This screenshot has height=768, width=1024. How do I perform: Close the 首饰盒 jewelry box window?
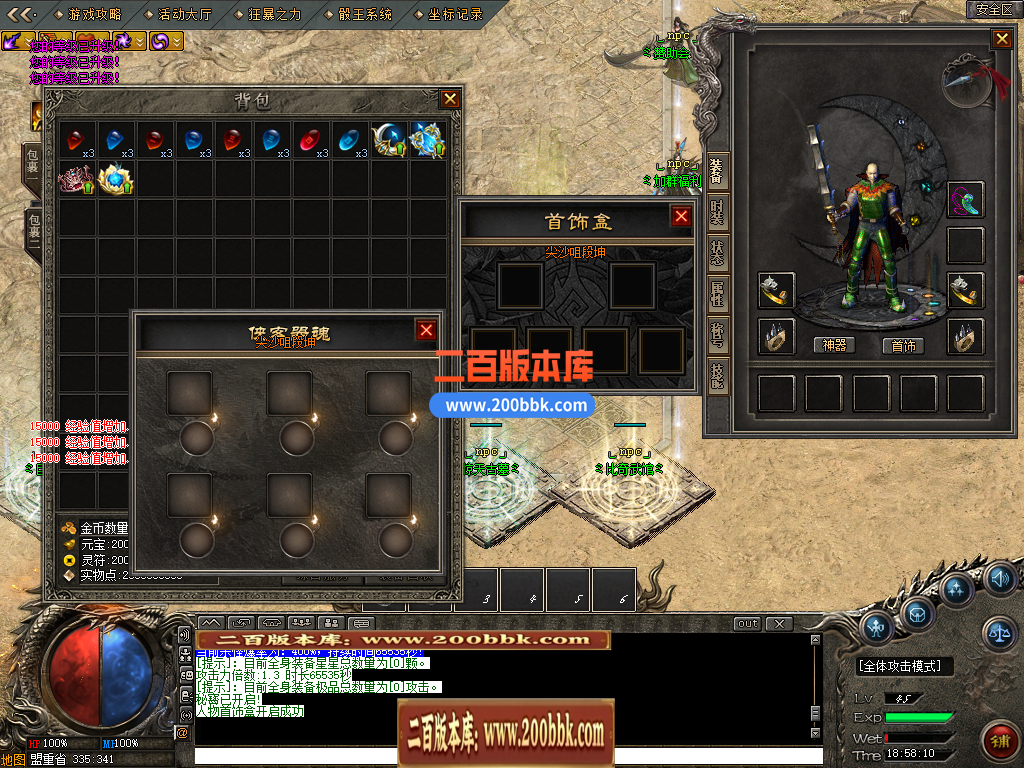pos(681,217)
